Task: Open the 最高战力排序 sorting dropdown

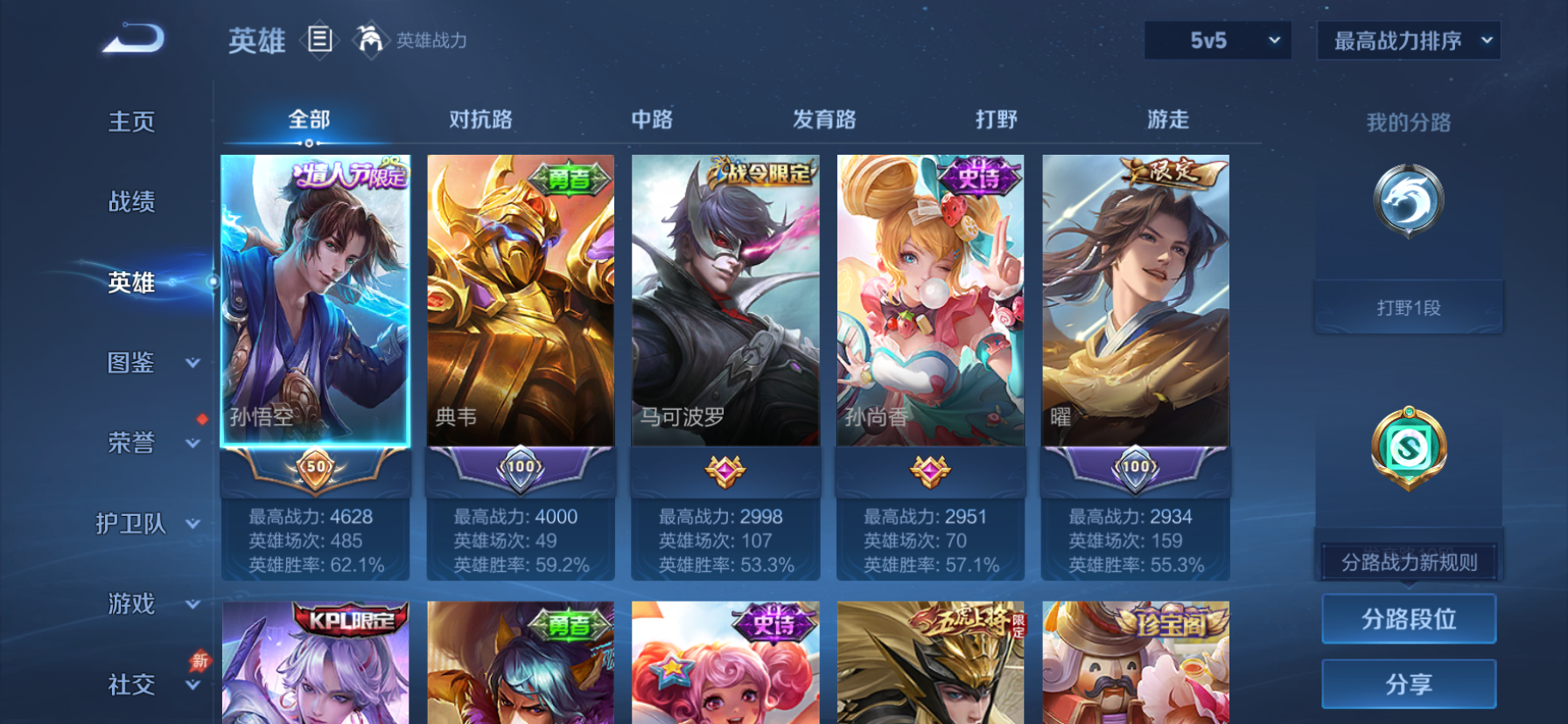Action: coord(1409,40)
